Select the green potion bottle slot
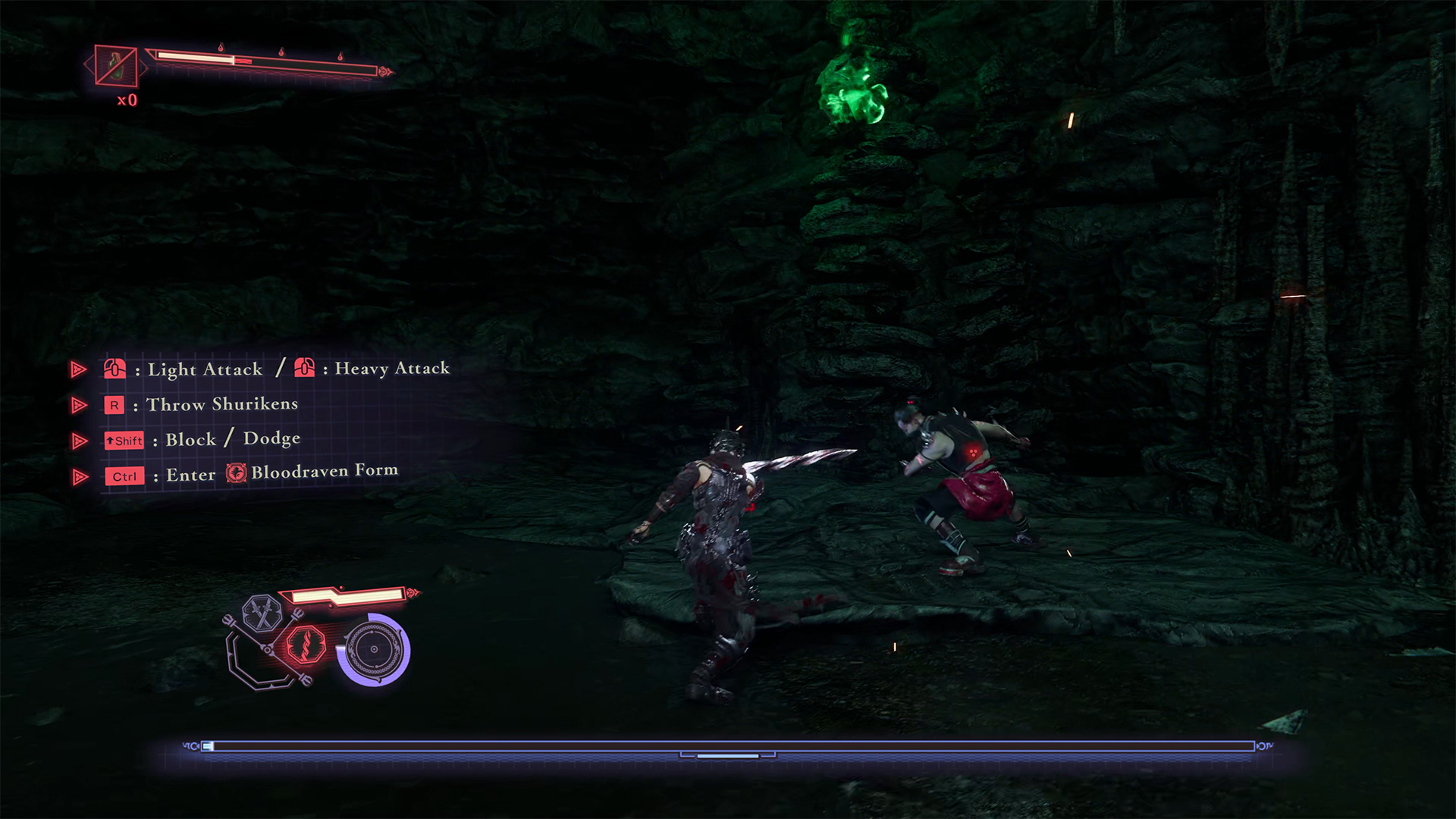Image resolution: width=1456 pixels, height=819 pixels. coord(117,66)
